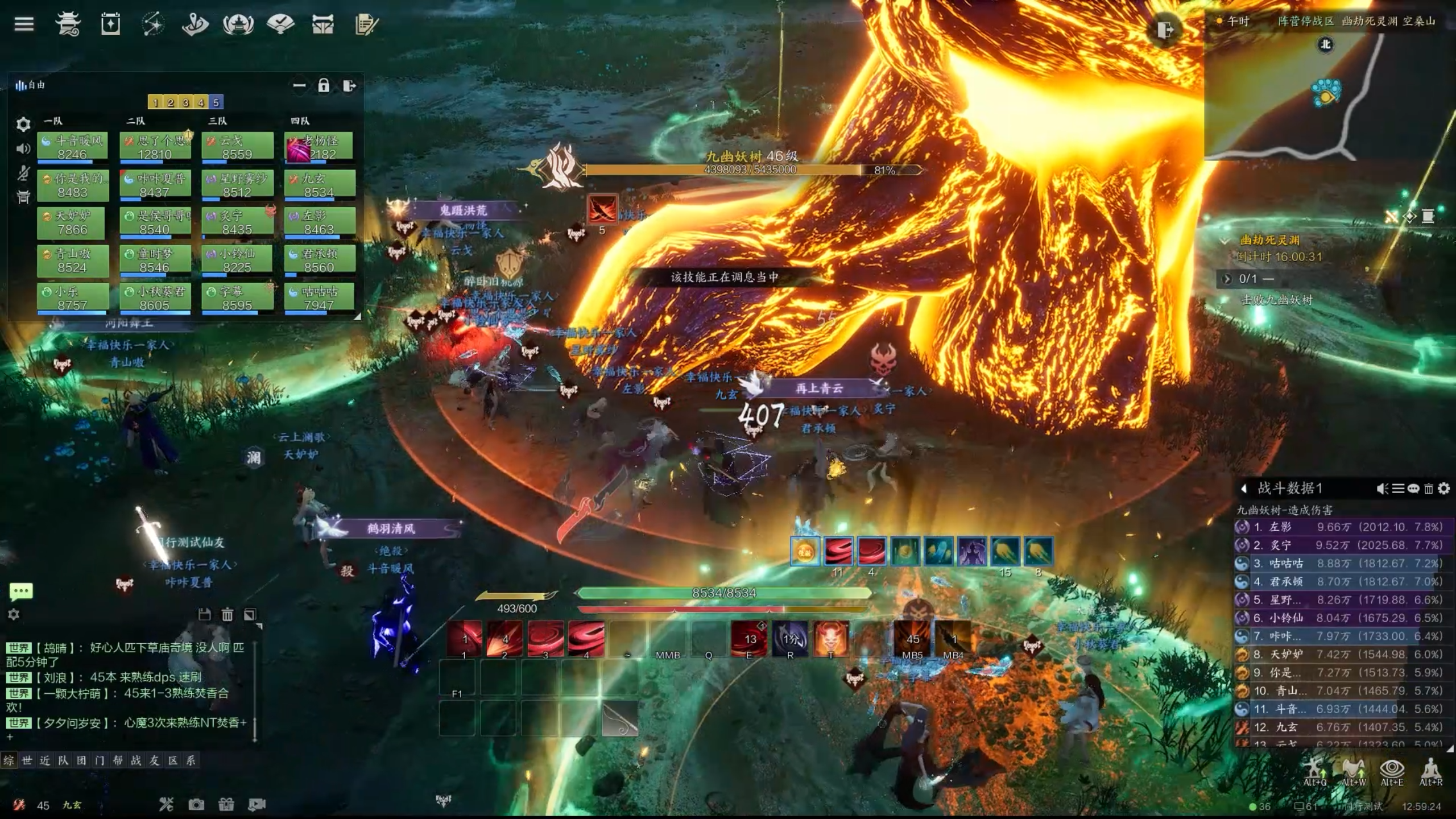Select raid member 左影 in team four
The image size is (1456, 819).
coord(320,222)
